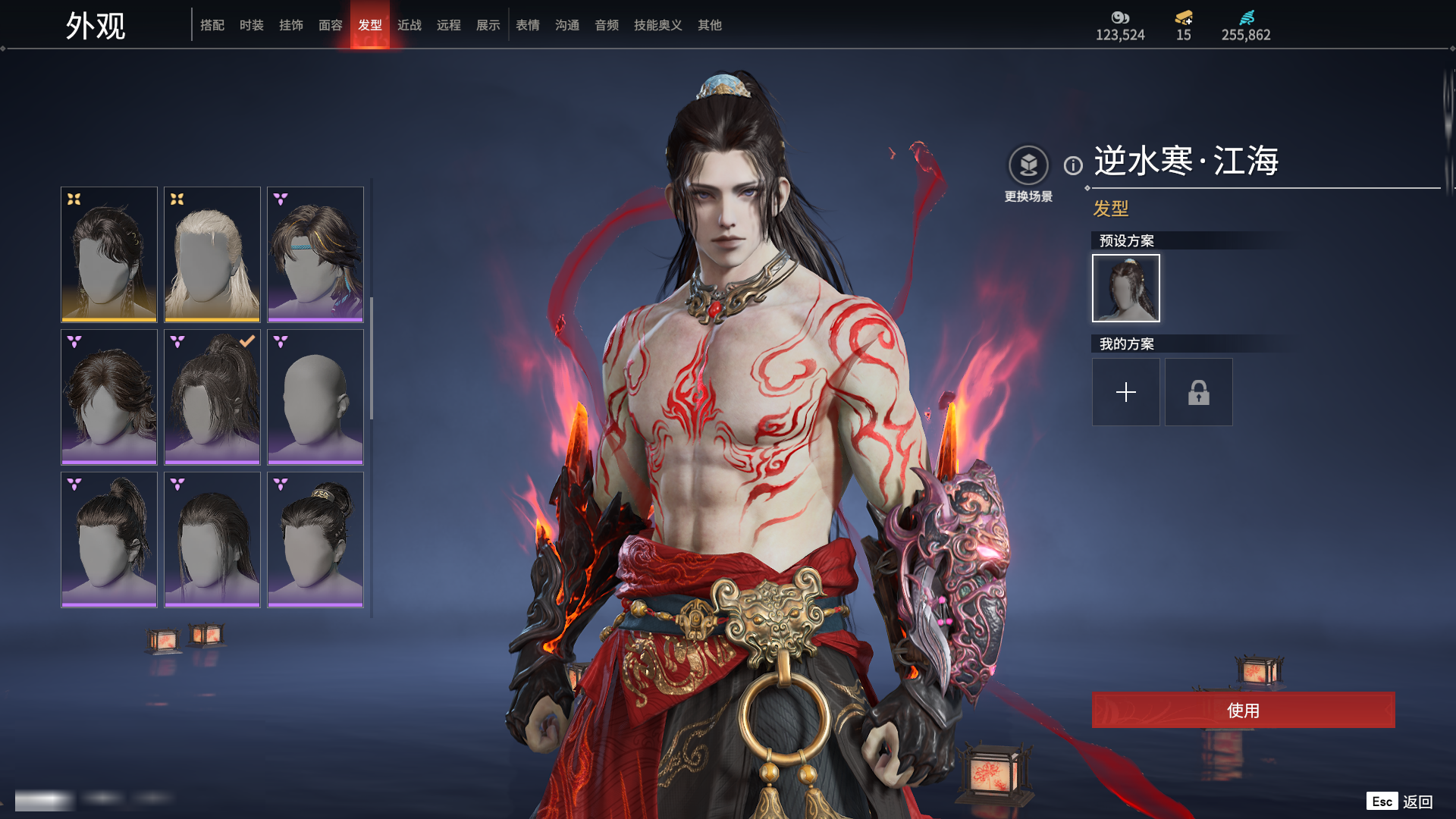Select the checkmarked high ponytail hairstyle

[x=212, y=397]
